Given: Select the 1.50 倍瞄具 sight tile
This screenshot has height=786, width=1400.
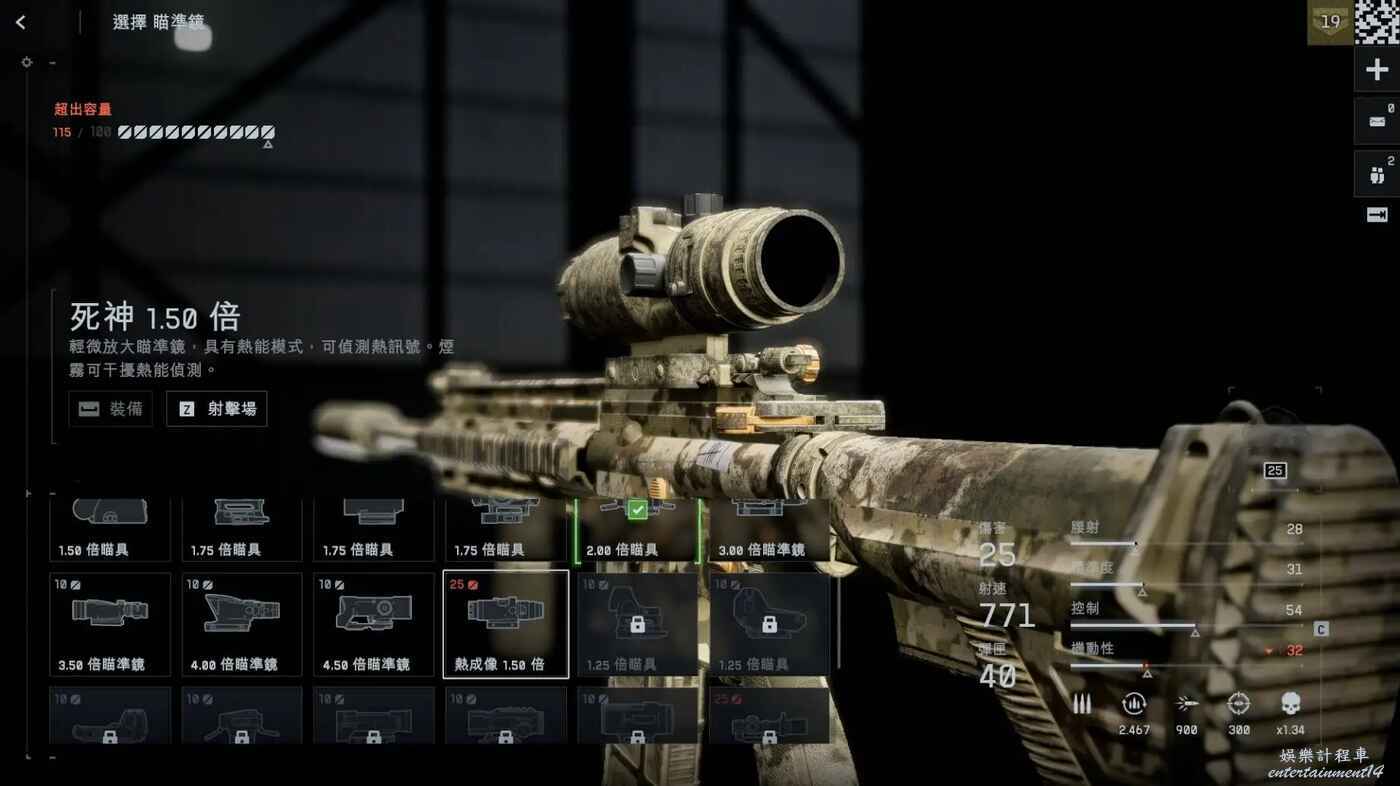Looking at the screenshot, I should pyautogui.click(x=110, y=530).
